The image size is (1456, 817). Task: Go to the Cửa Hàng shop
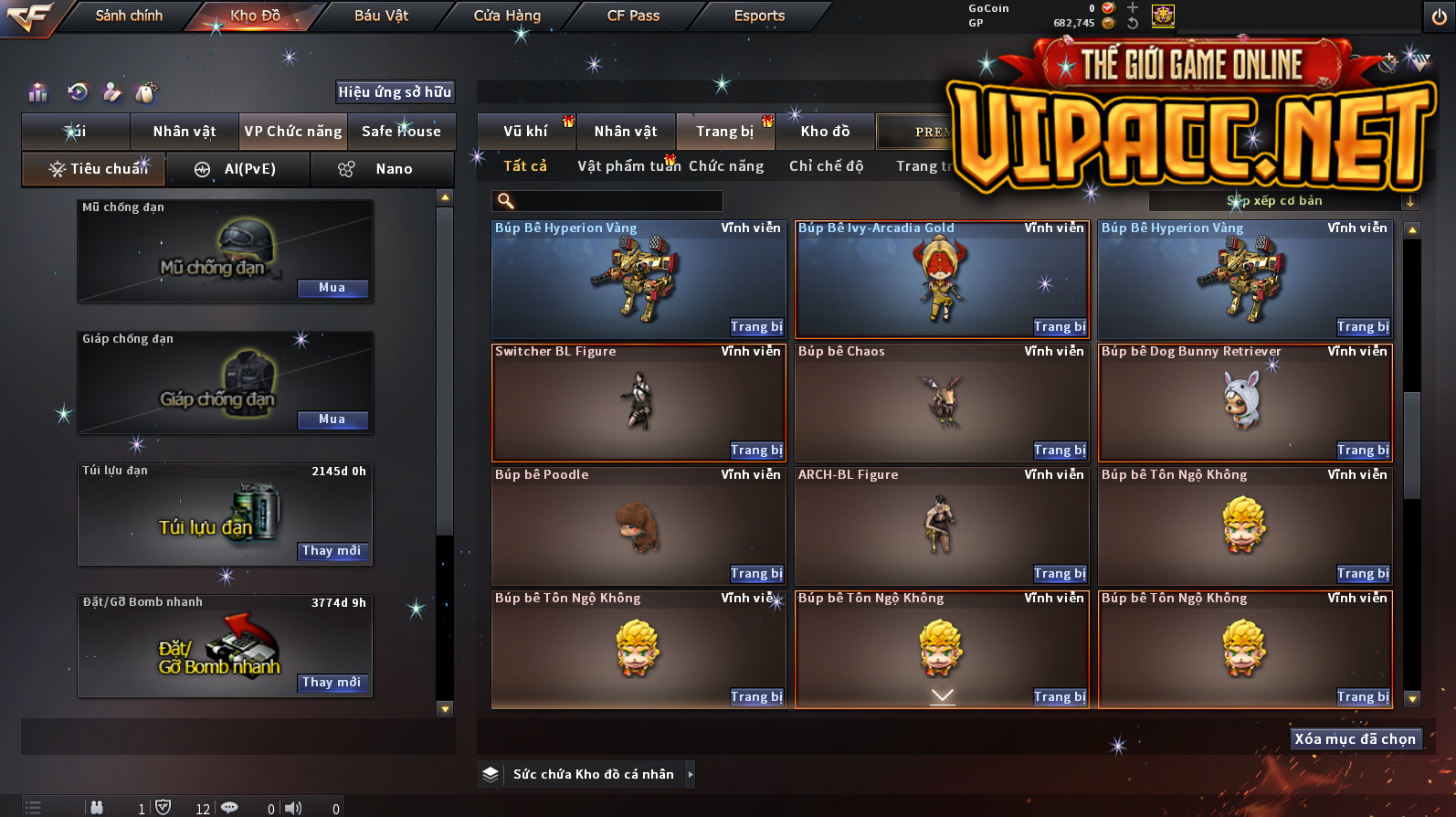click(507, 16)
